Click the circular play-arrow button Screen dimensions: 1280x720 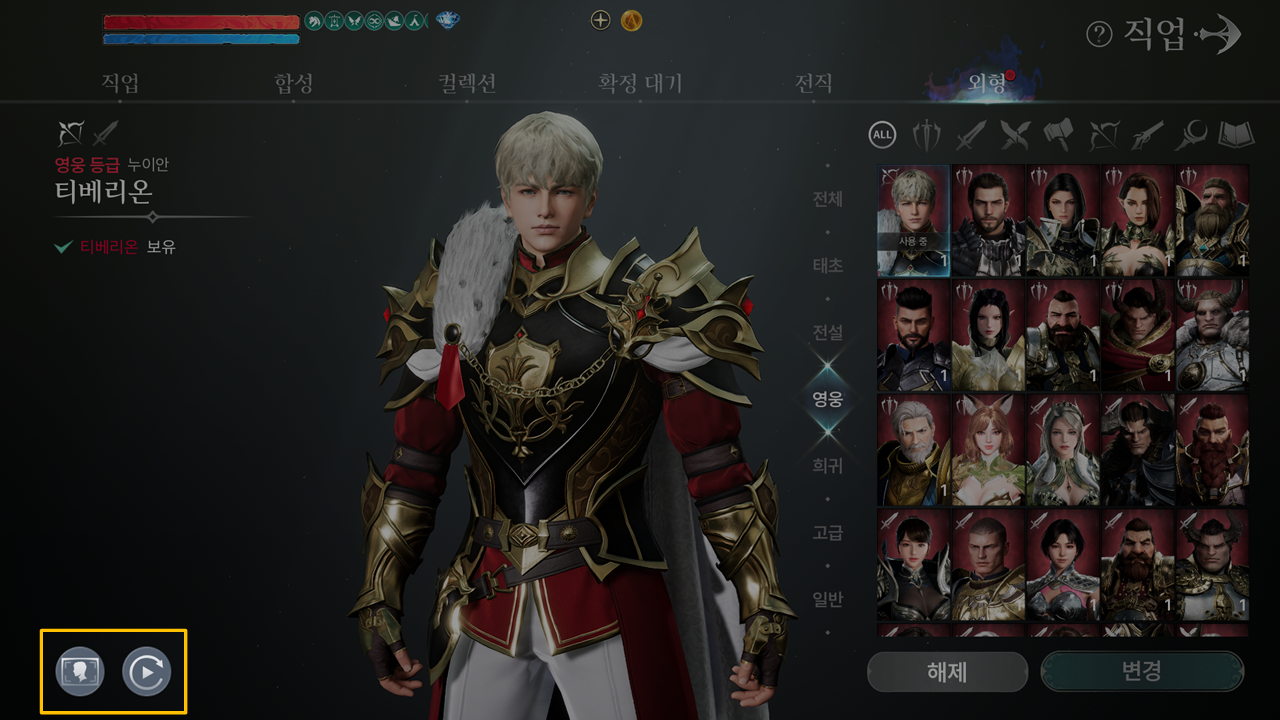(147, 672)
